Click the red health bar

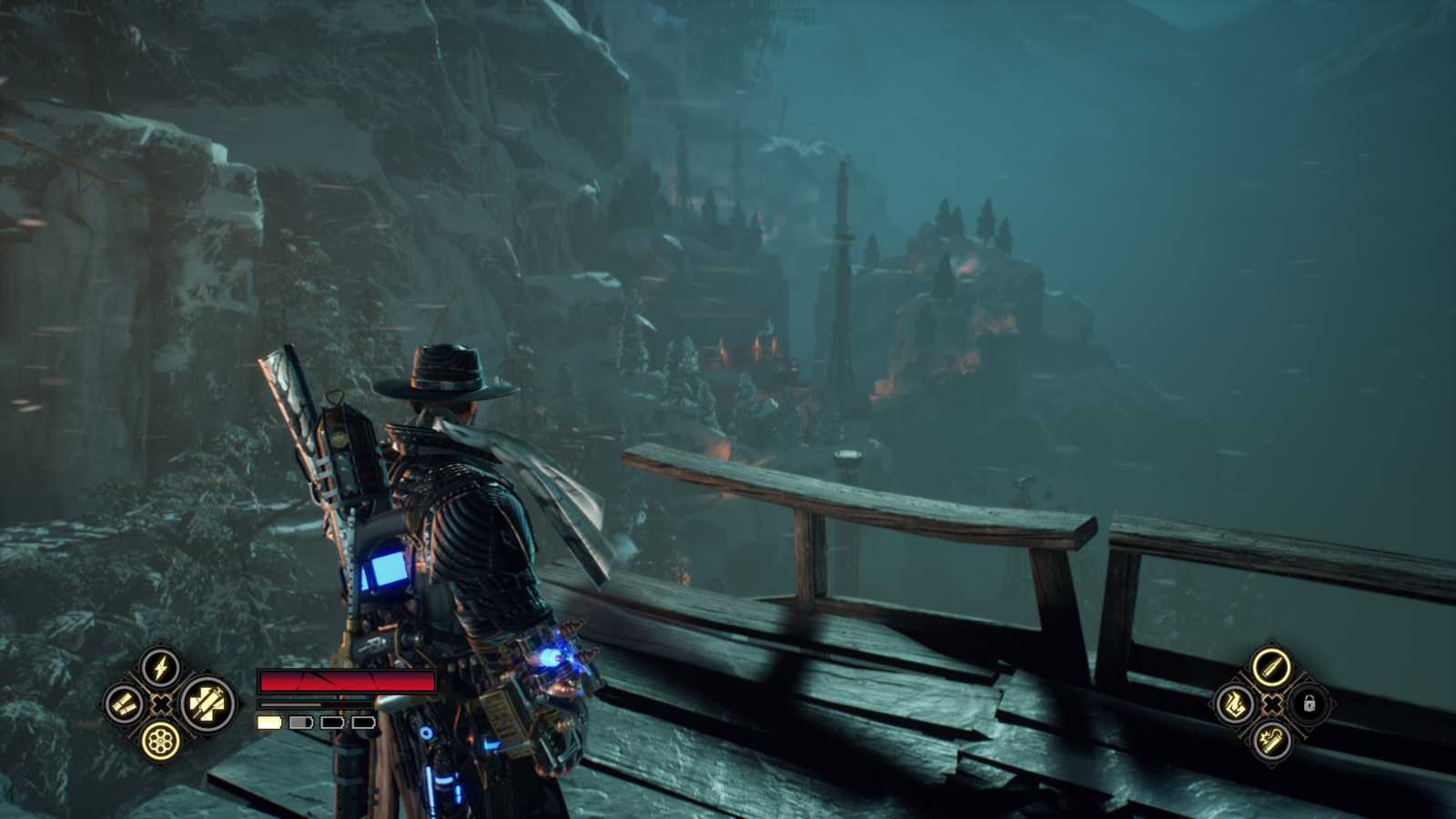coord(328,681)
